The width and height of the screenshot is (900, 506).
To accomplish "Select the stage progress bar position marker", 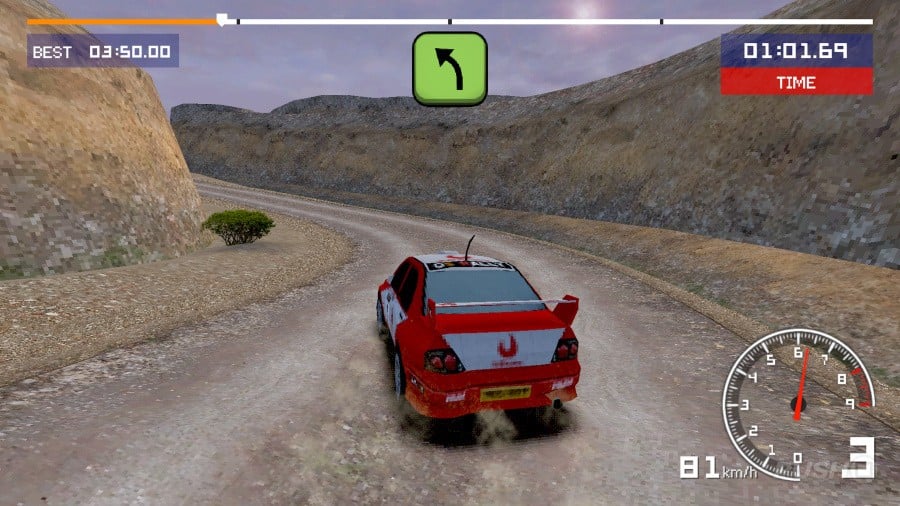I will click(x=221, y=19).
